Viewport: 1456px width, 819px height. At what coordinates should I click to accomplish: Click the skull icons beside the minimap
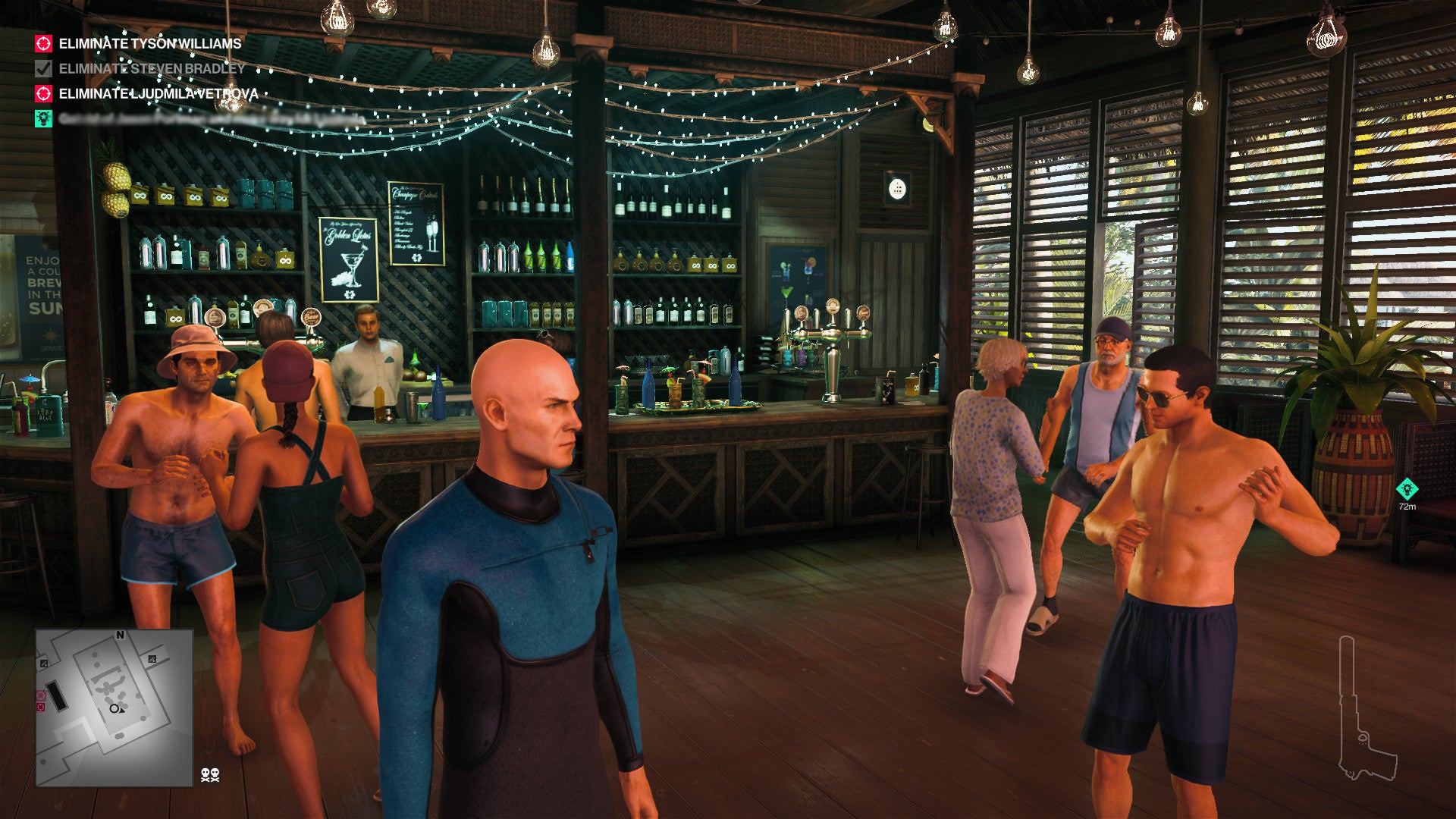tap(210, 775)
